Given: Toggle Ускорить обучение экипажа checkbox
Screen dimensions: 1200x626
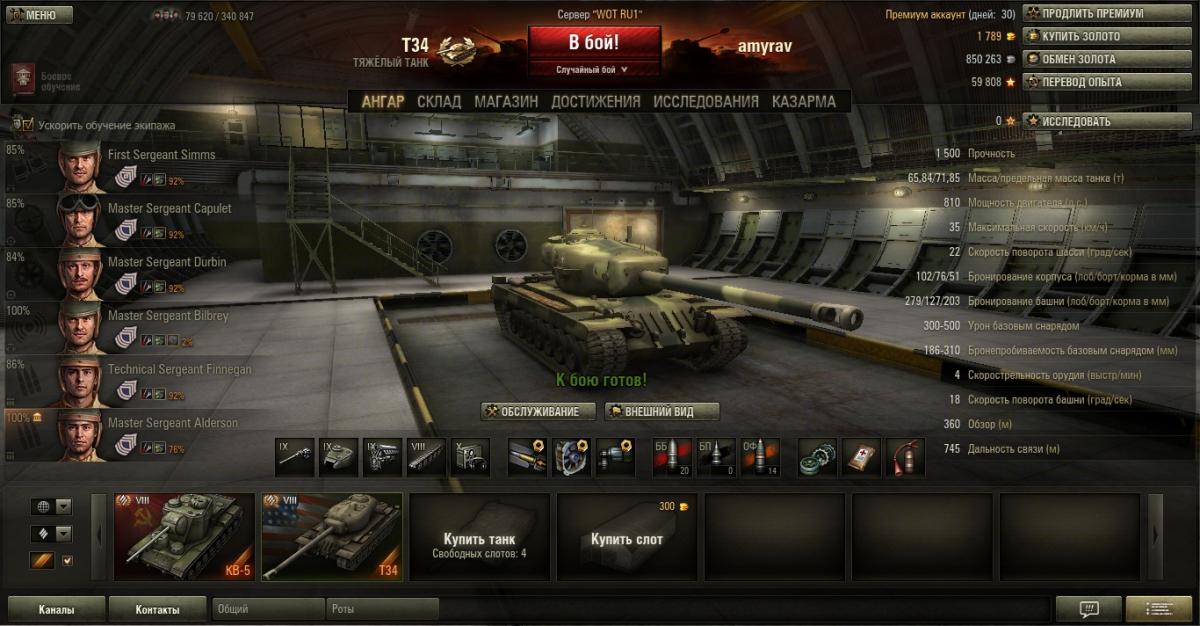Looking at the screenshot, I should pos(26,125).
